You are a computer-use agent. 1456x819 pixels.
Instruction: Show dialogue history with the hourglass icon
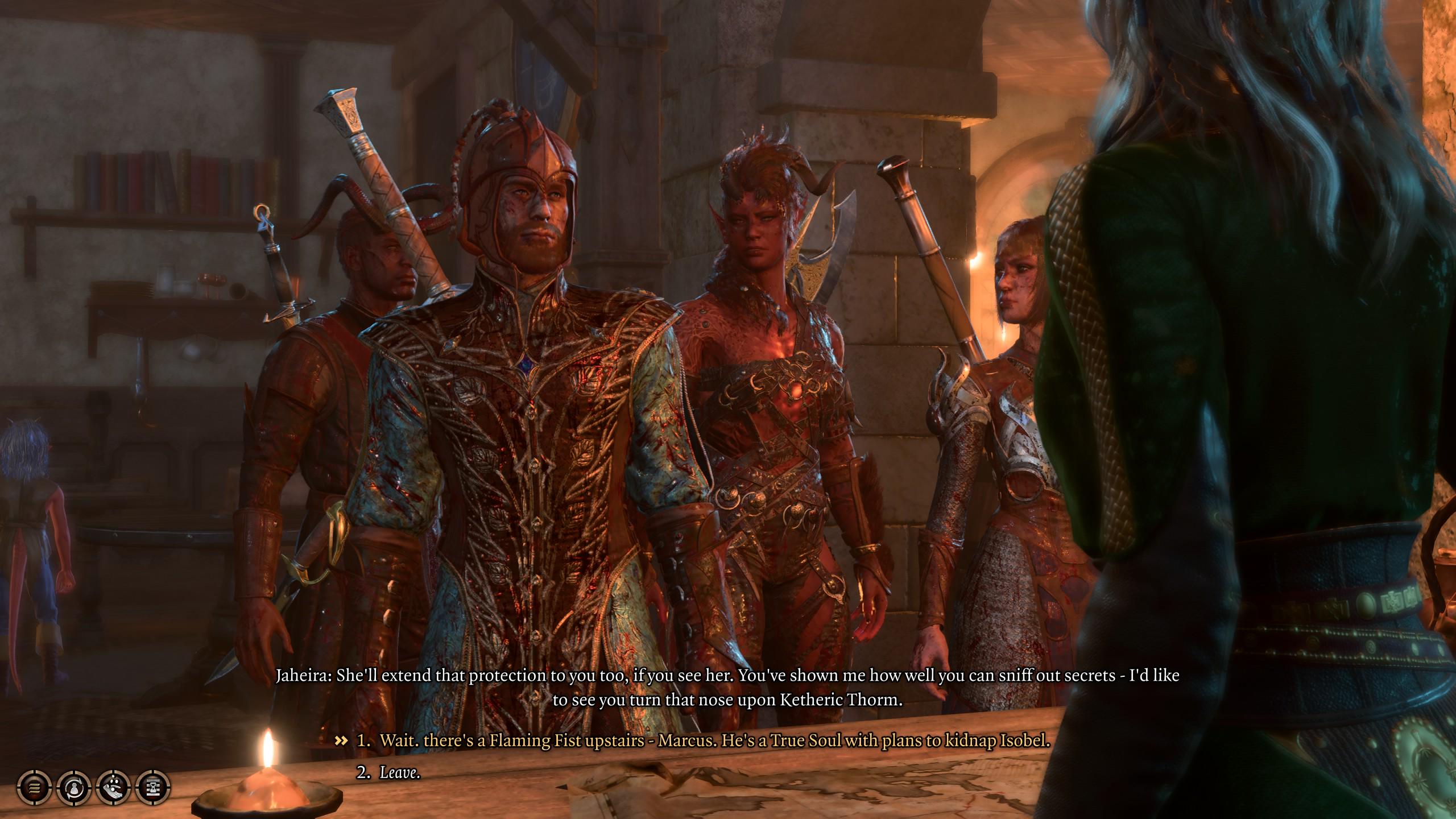coord(154,788)
